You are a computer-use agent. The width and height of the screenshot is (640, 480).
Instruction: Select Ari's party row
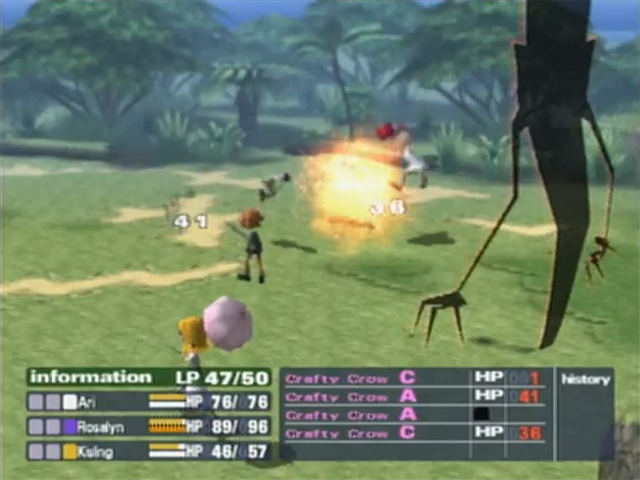click(148, 402)
